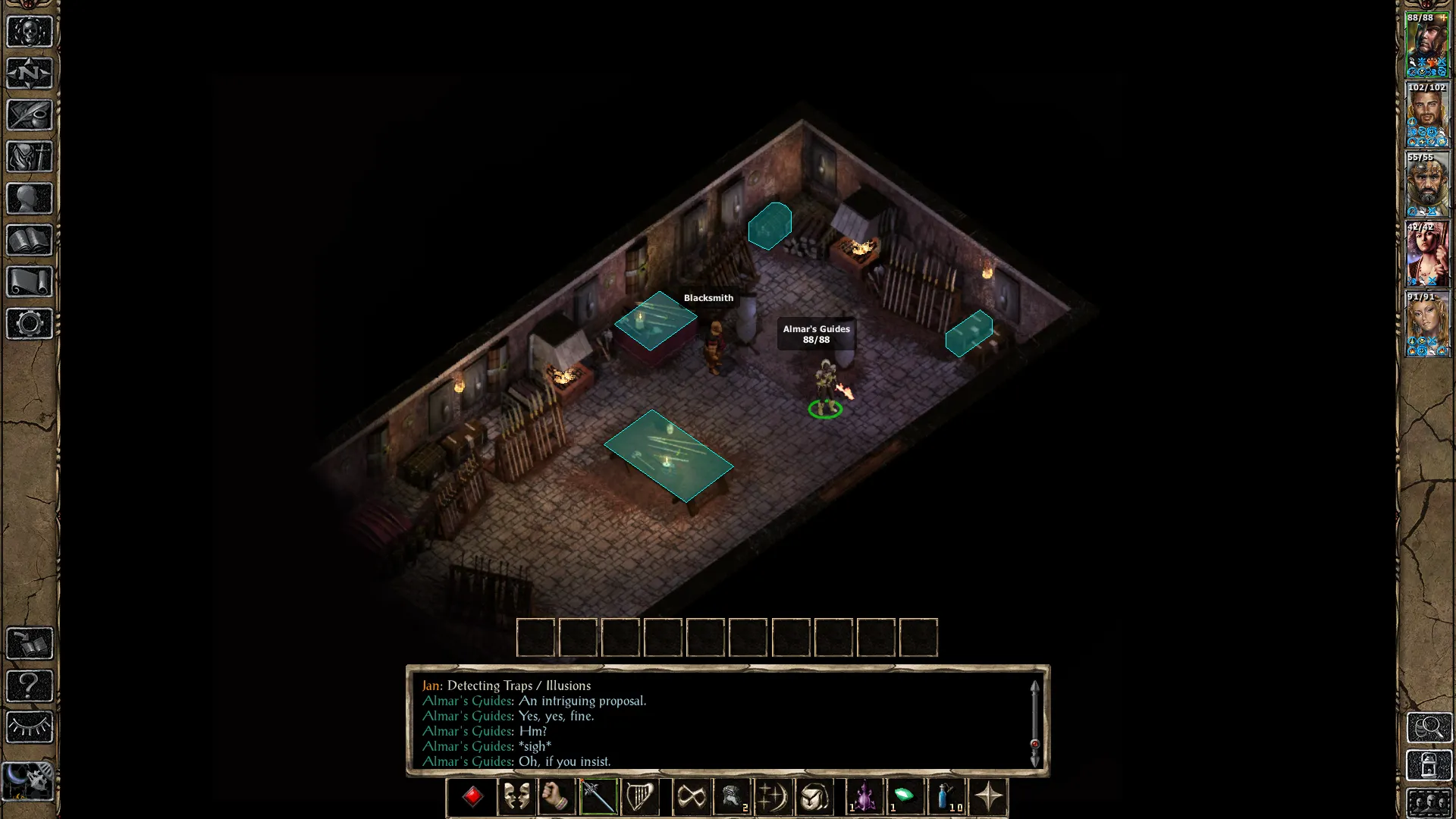Open the options with the gear icon
This screenshot has height=819, width=1456.
30,324
